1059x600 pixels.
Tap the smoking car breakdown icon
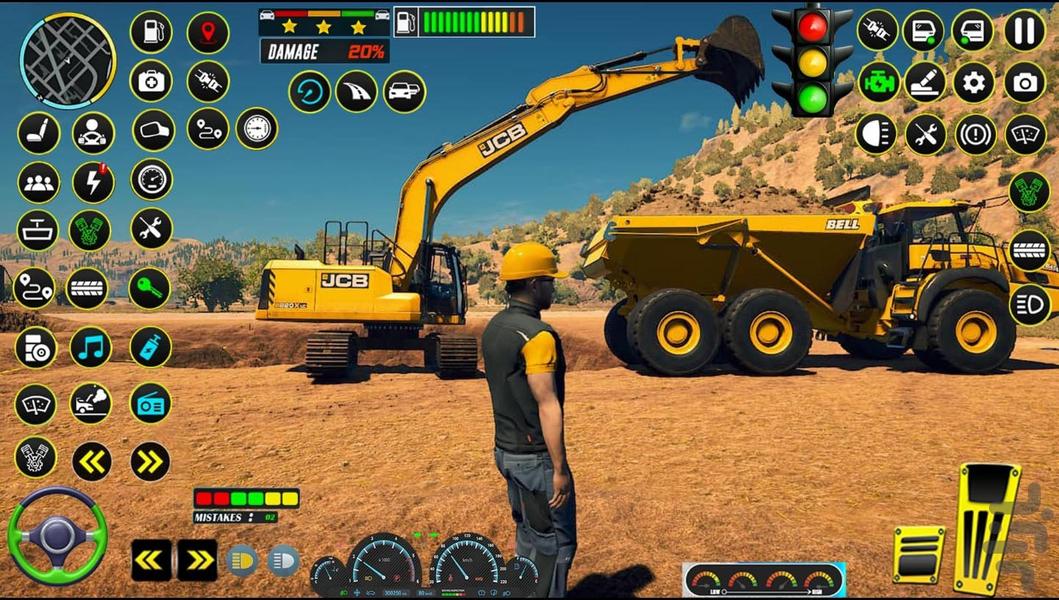click(90, 403)
